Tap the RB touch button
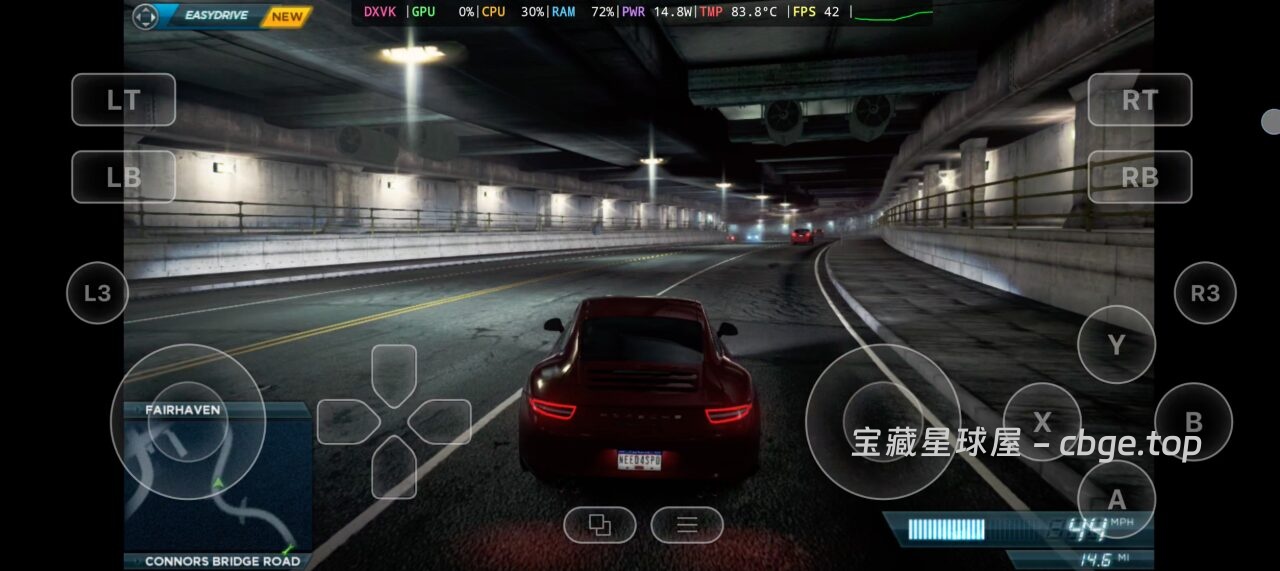The image size is (1280, 571). click(1139, 177)
